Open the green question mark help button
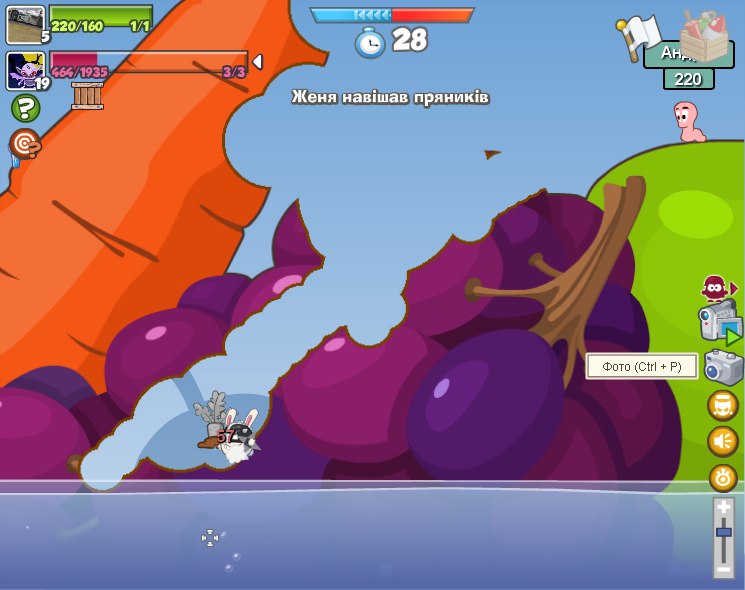Image resolution: width=745 pixels, height=590 pixels. coord(25,108)
